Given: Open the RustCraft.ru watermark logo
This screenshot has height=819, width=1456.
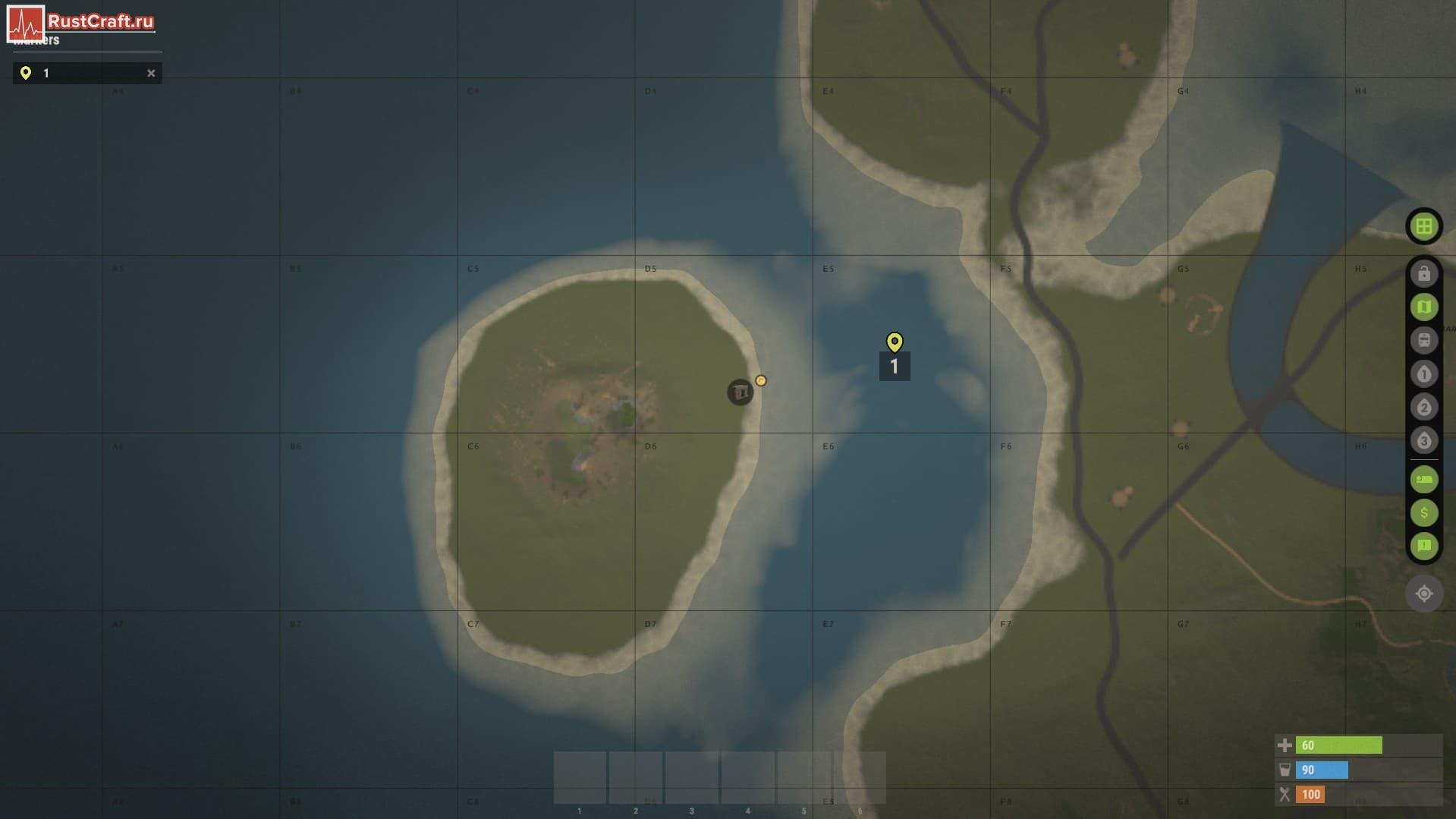Looking at the screenshot, I should (81, 22).
